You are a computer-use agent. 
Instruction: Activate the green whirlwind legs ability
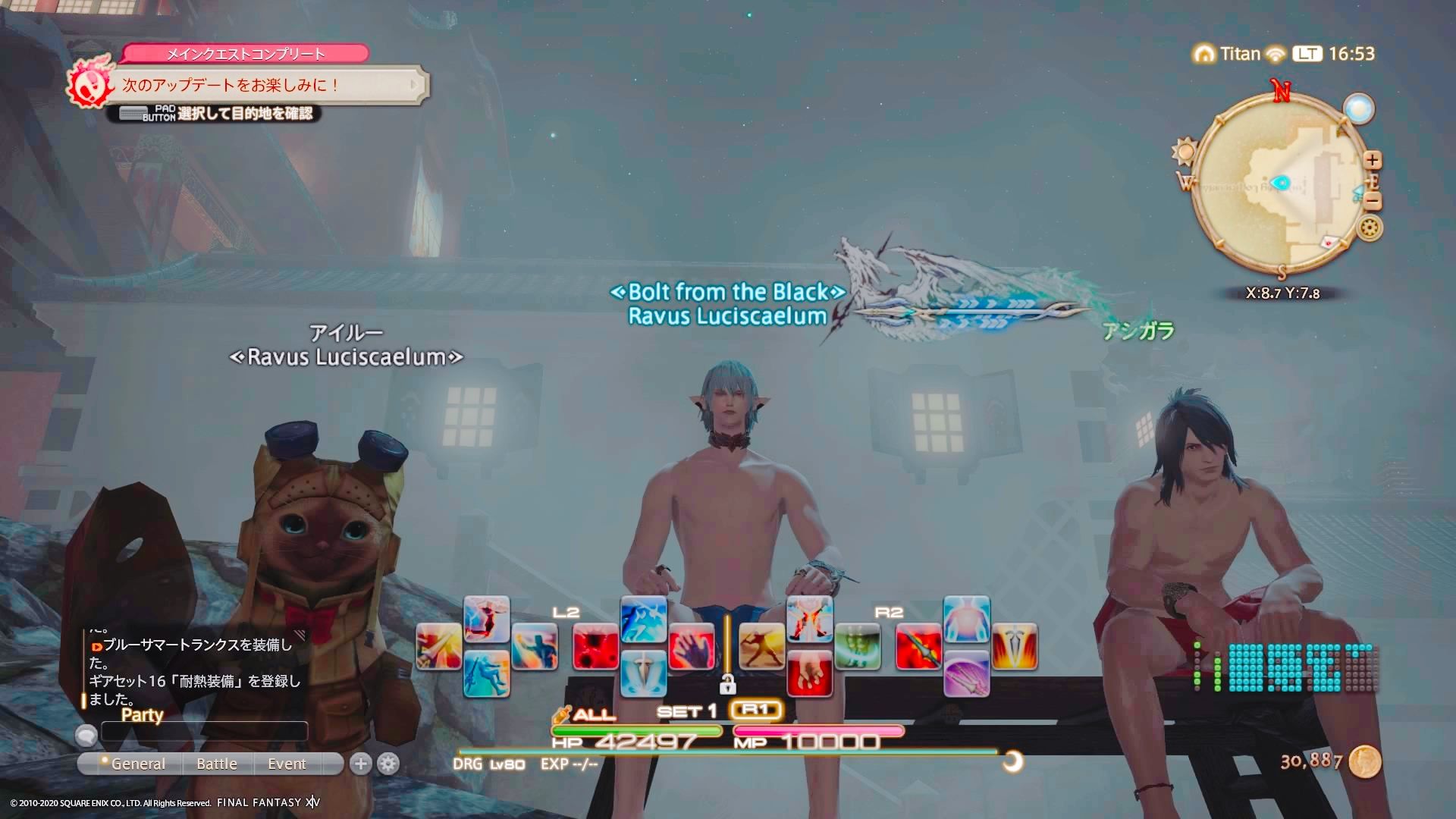[858, 647]
